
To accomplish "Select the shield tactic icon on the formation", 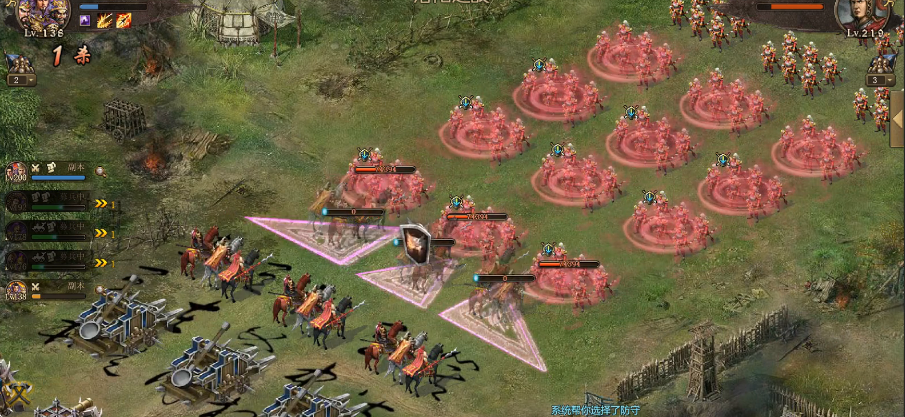I will pos(415,242).
